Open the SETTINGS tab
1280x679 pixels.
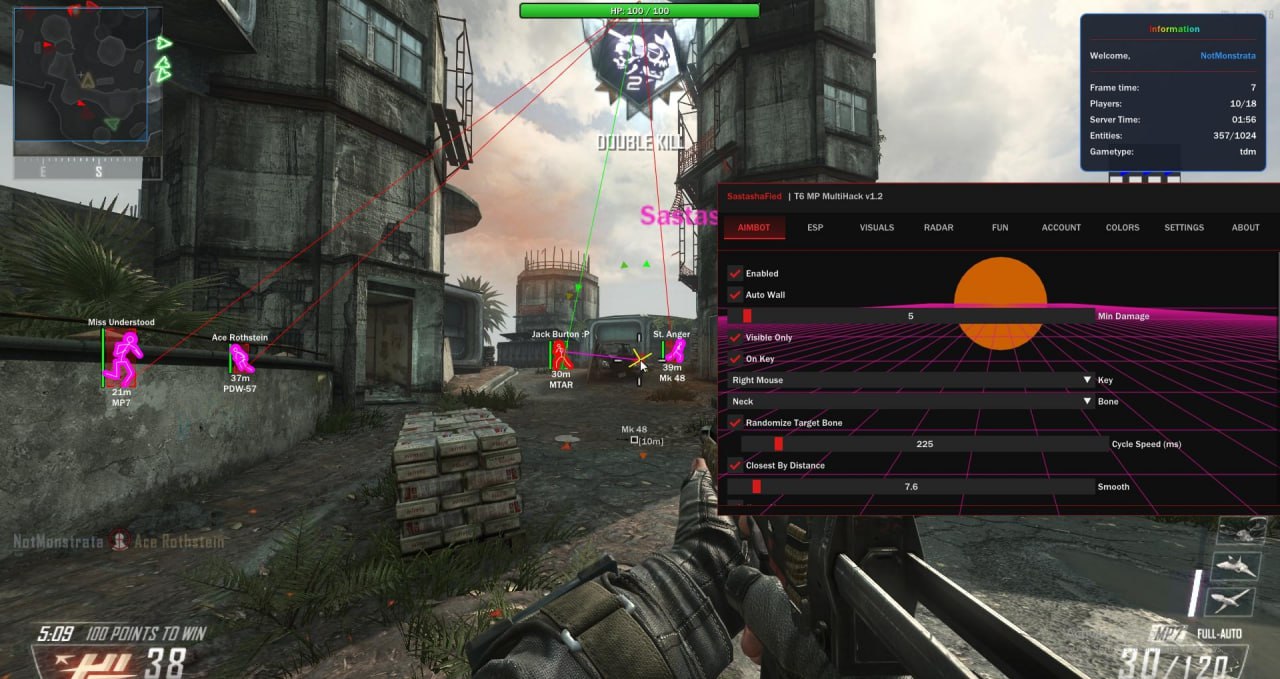pos(1184,228)
